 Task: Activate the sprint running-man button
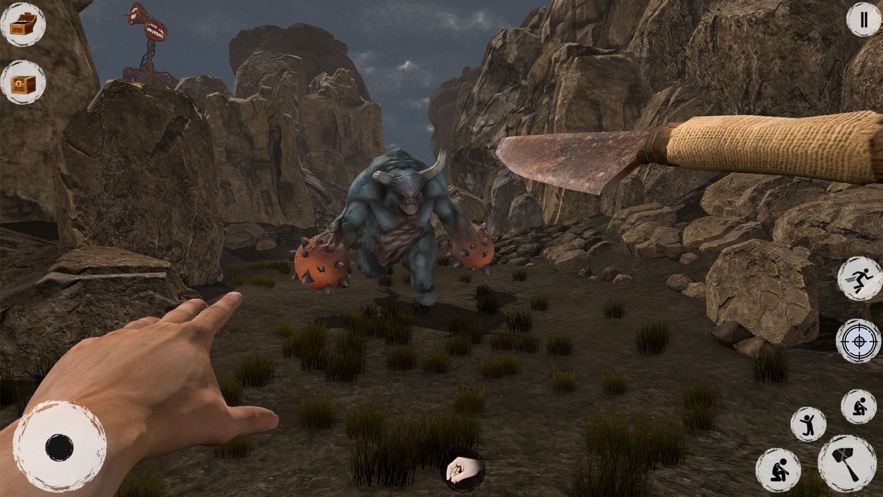[859, 278]
